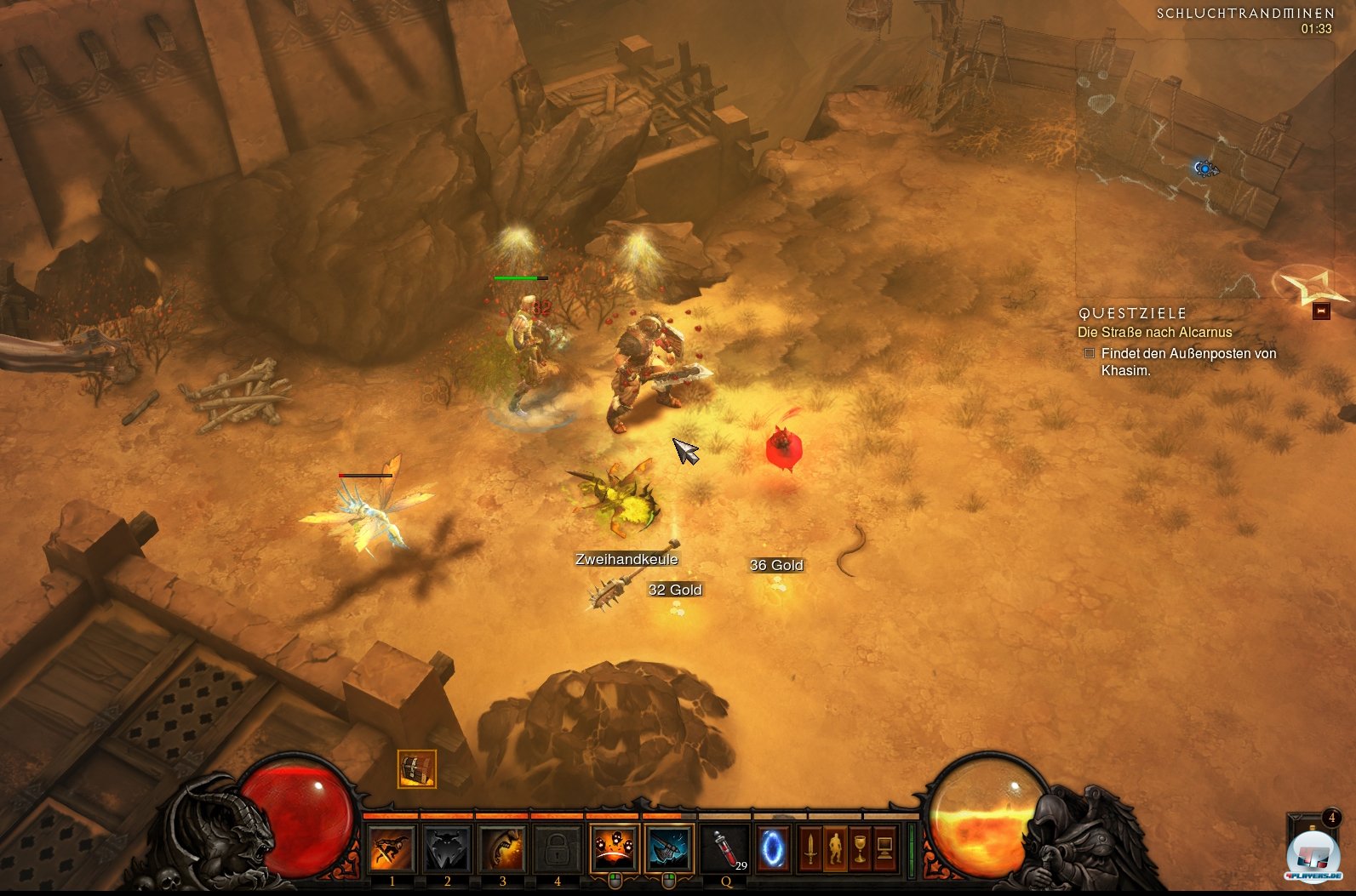Open the goblet menu button
The image size is (1356, 896).
pos(860,848)
